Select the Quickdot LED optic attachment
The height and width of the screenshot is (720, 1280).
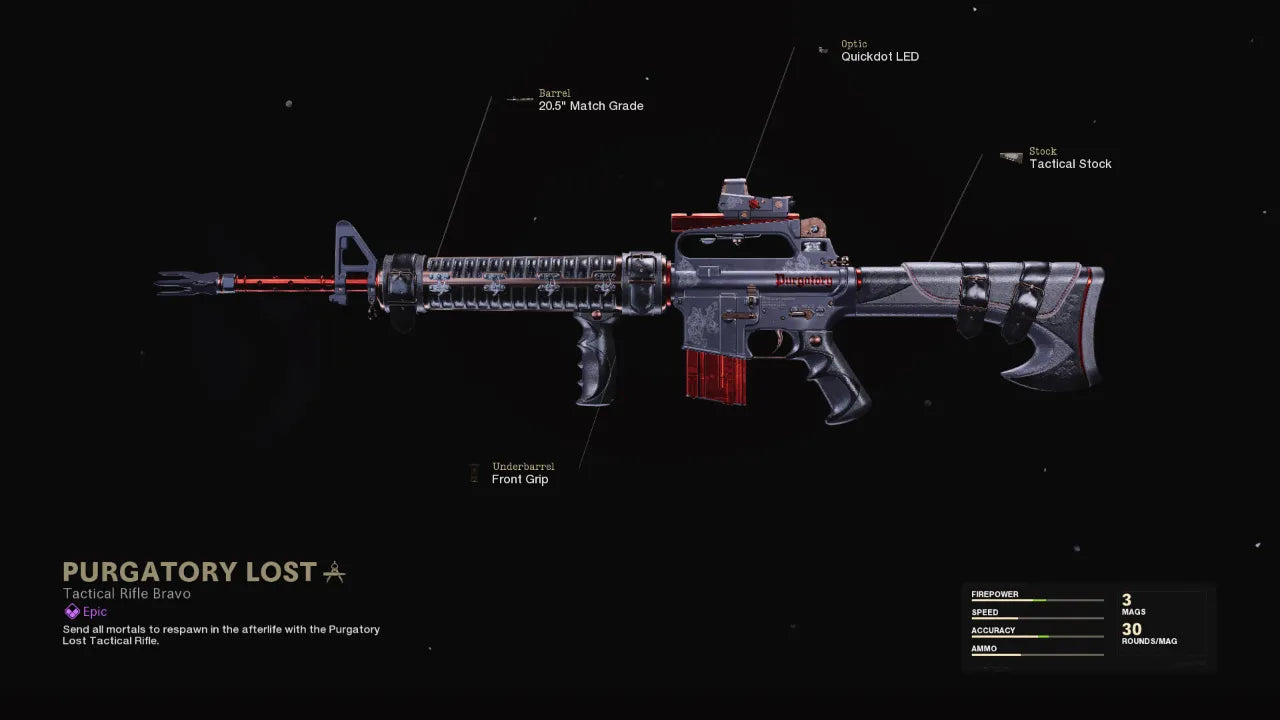(x=879, y=57)
